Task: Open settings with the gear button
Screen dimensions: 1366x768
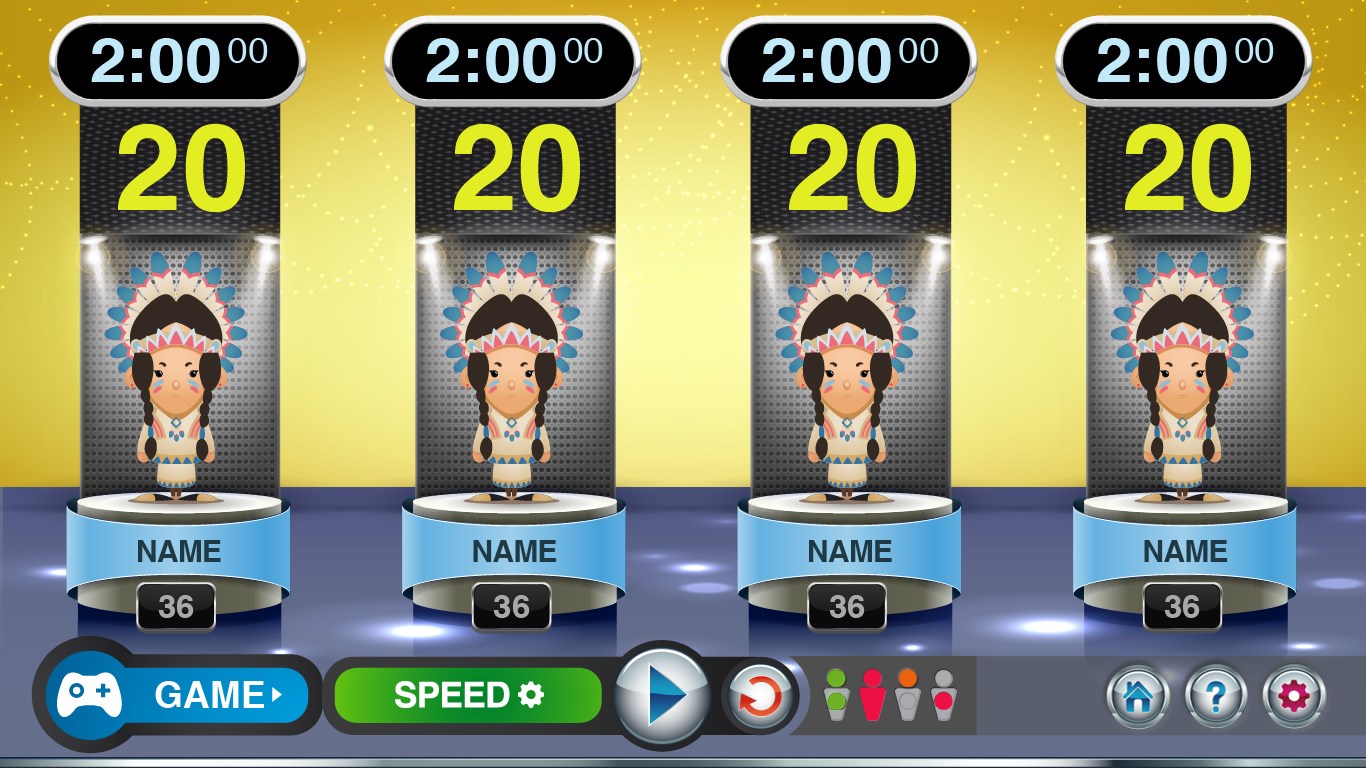Action: [x=1294, y=695]
